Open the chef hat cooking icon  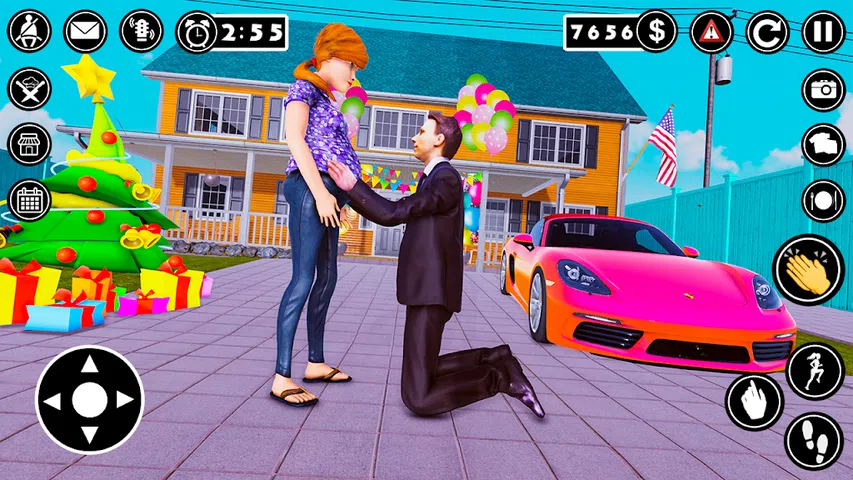tap(29, 88)
